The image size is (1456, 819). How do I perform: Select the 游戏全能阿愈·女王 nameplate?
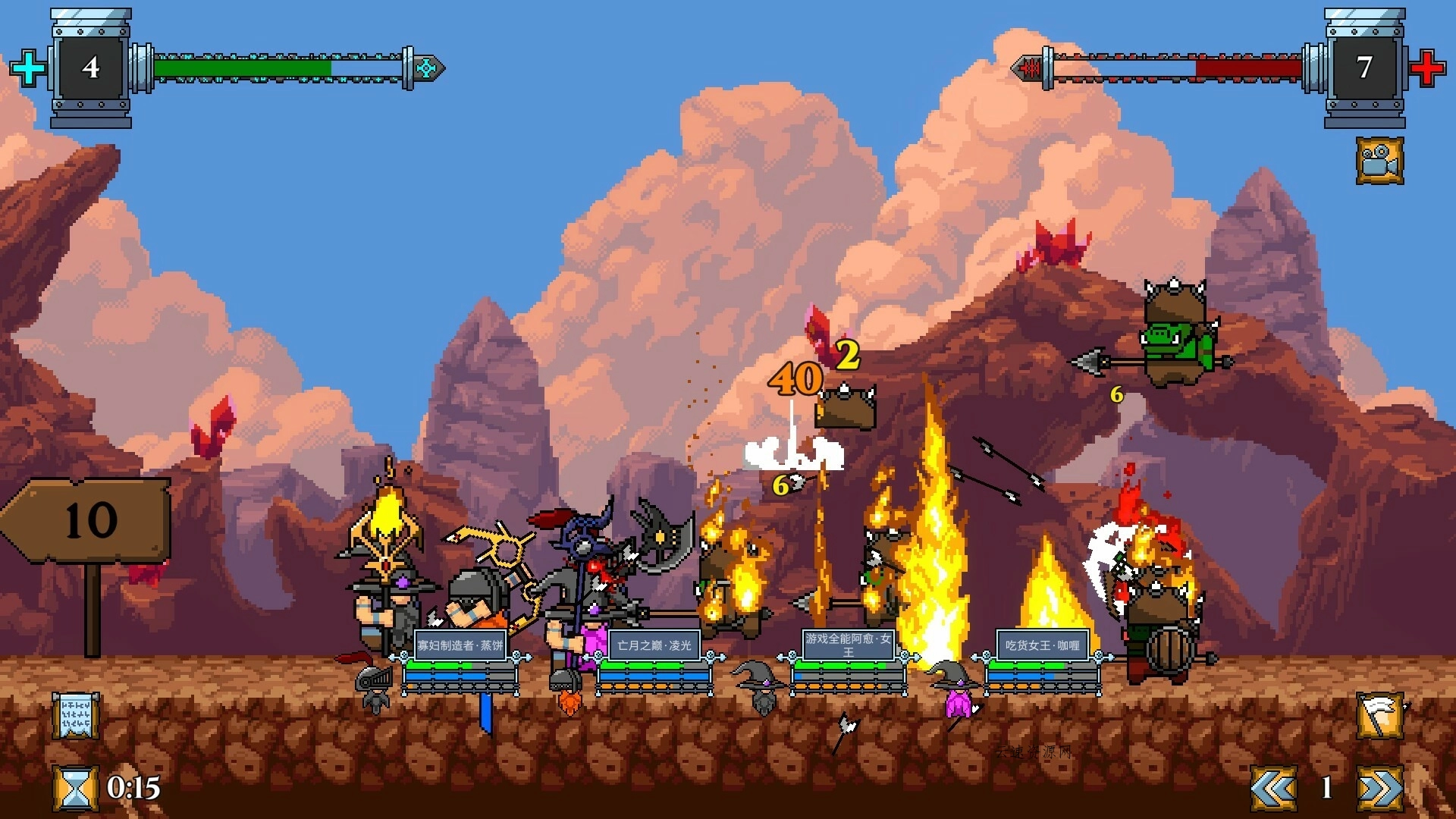click(849, 645)
